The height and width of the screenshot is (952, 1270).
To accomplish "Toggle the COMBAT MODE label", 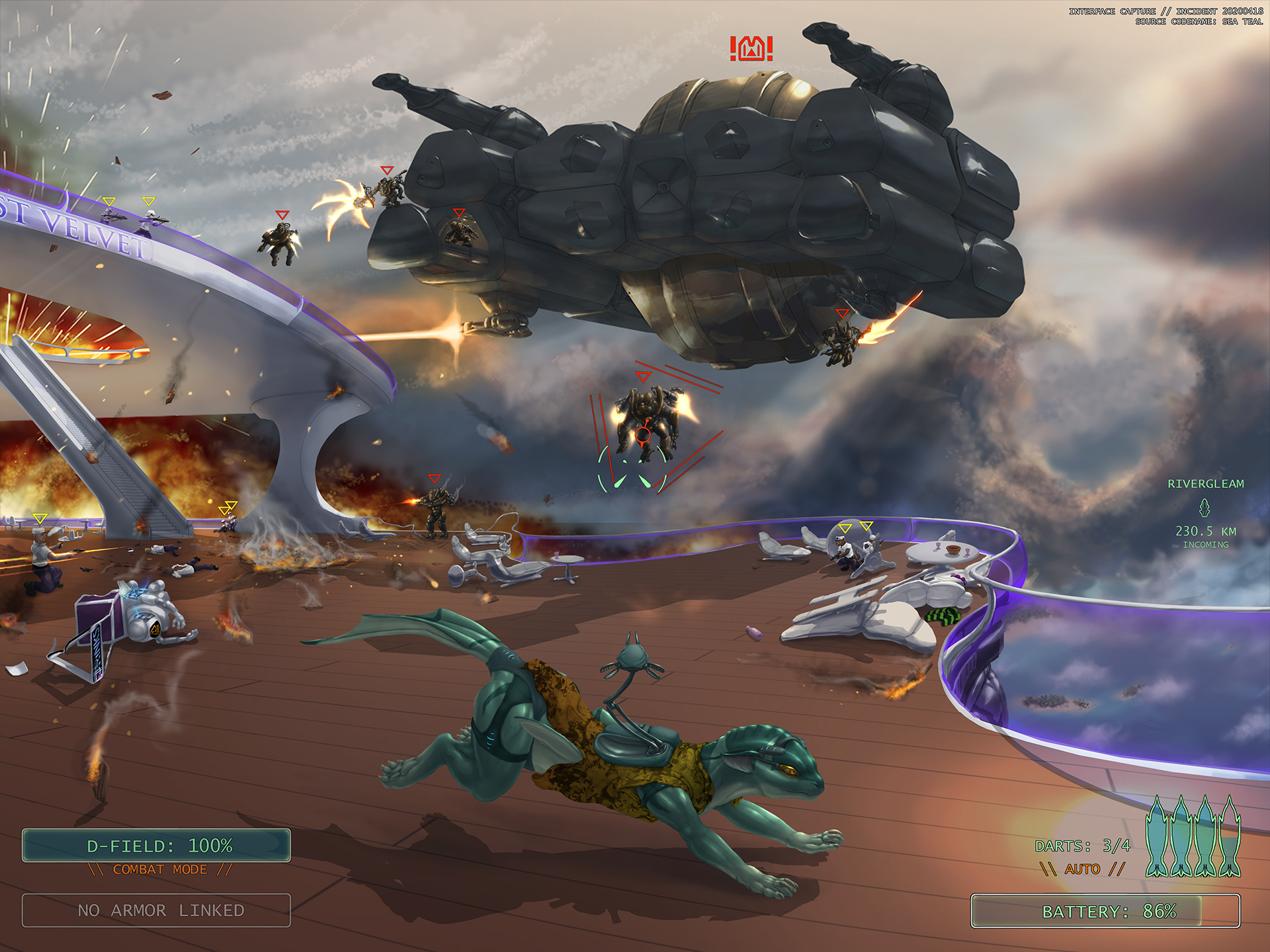I will pyautogui.click(x=160, y=869).
